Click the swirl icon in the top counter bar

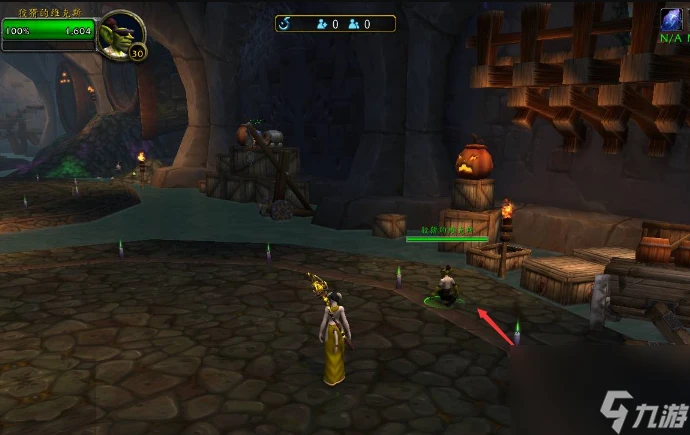(284, 23)
